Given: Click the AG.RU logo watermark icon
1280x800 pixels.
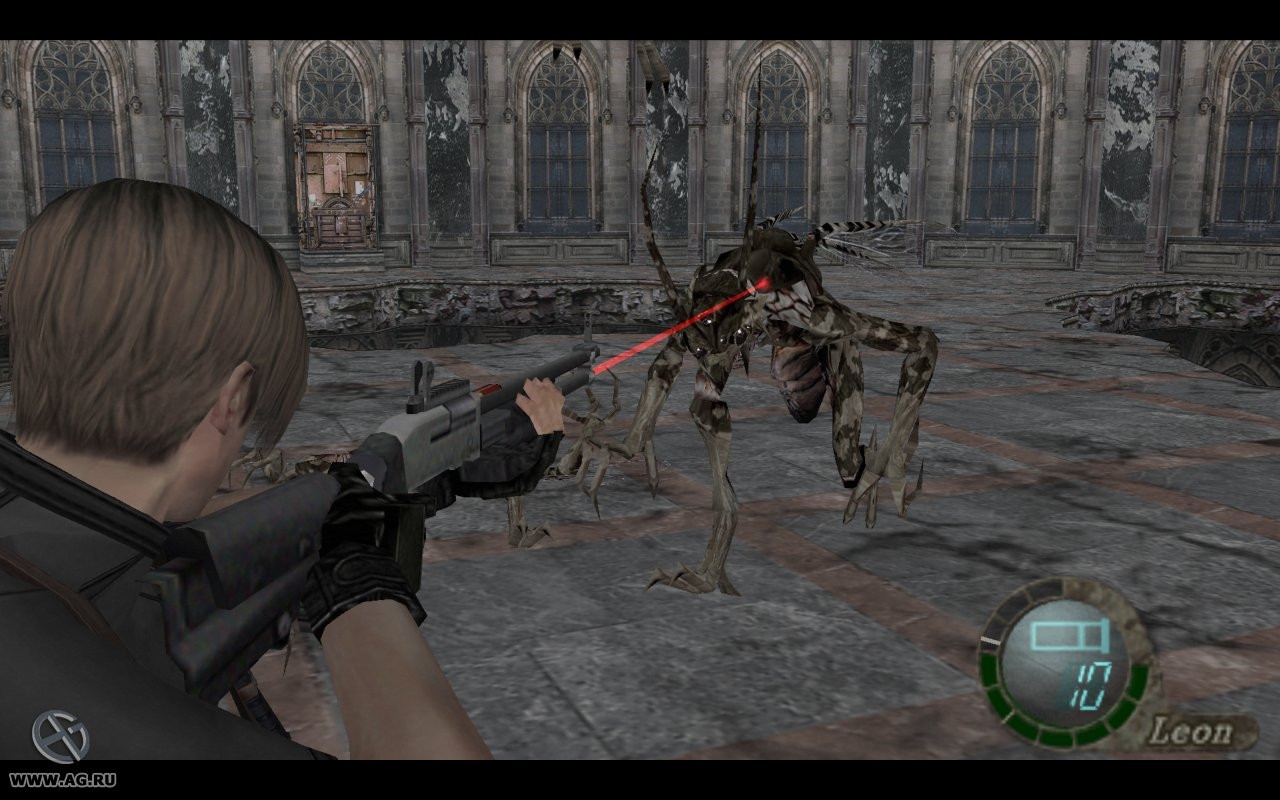Looking at the screenshot, I should [x=60, y=738].
